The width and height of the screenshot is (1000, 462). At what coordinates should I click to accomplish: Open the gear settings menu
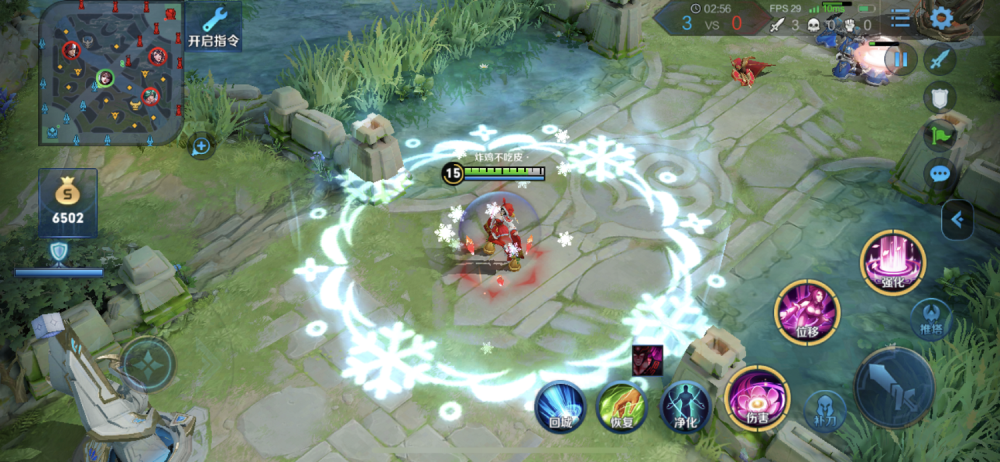coord(941,18)
